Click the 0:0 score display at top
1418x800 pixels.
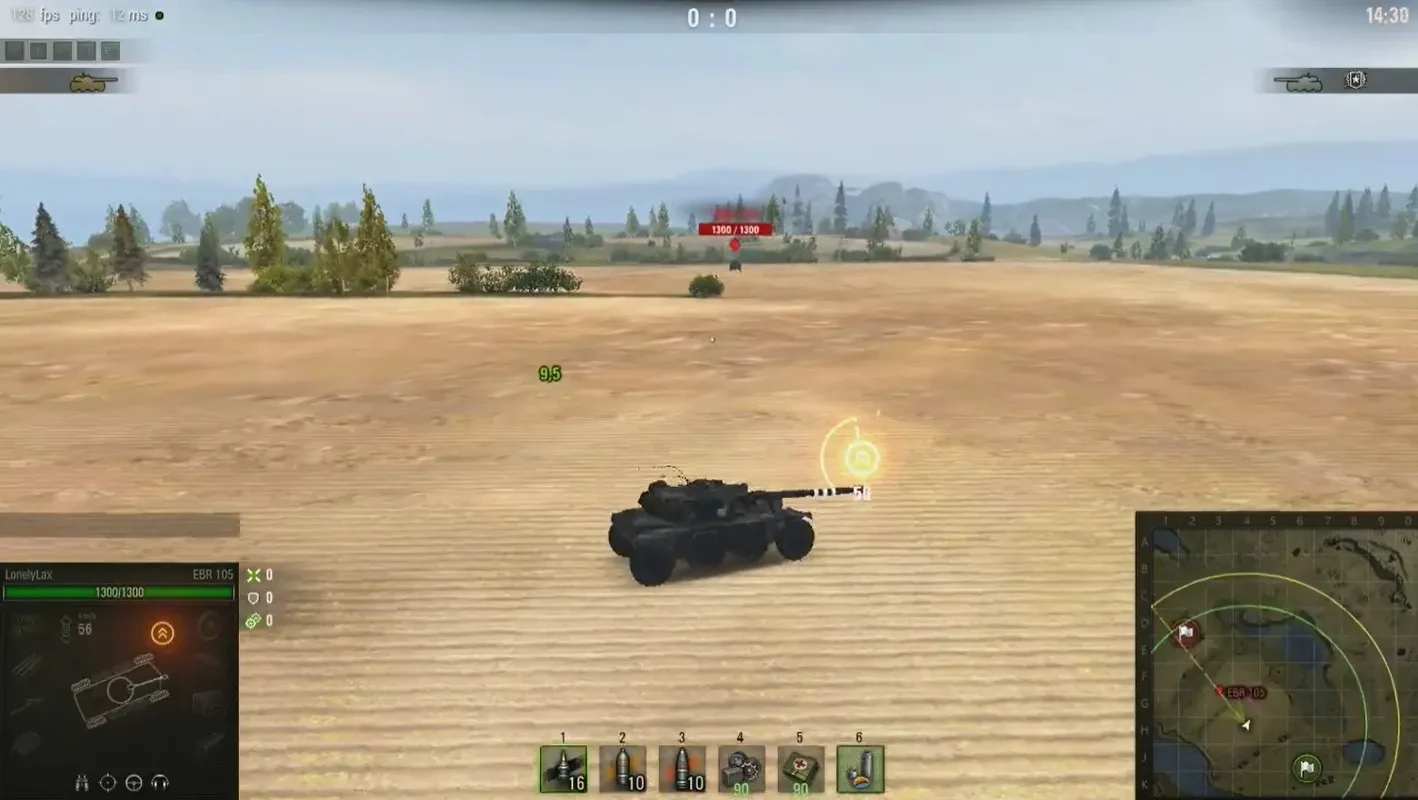(710, 17)
